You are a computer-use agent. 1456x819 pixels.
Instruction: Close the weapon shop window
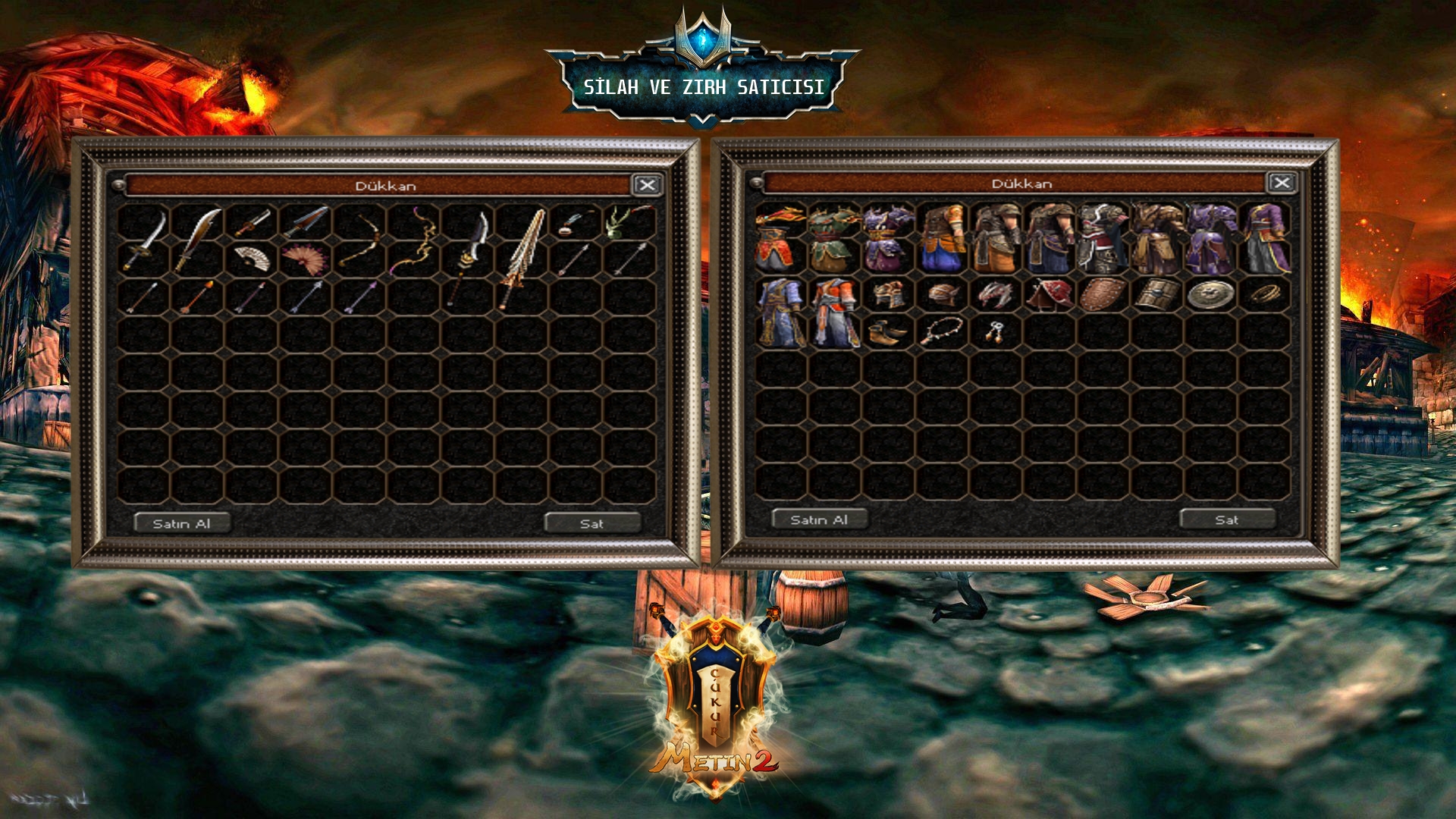coord(647,185)
